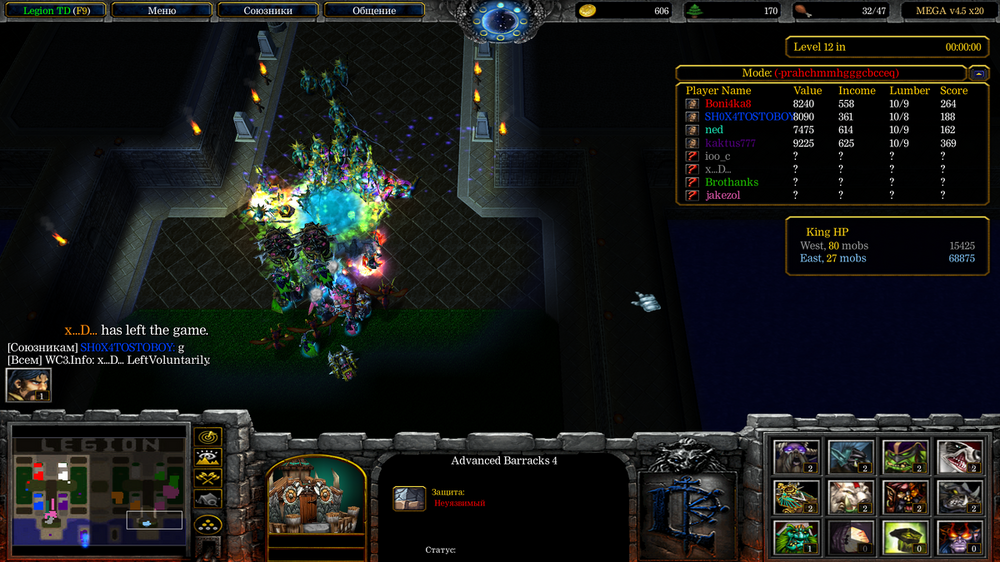Open the formation movement toggle button
The width and height of the screenshot is (1000, 562).
(x=208, y=524)
